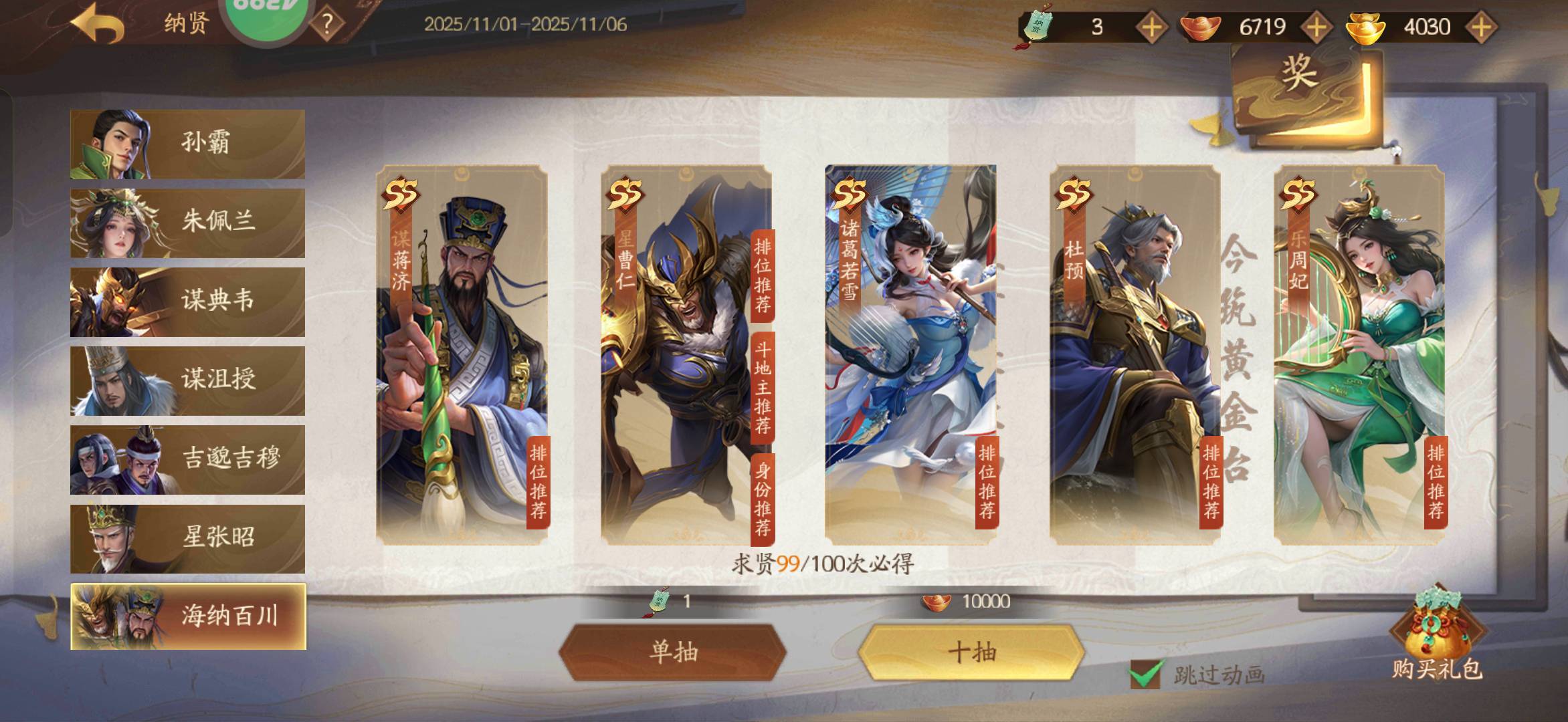The height and width of the screenshot is (722, 1568).
Task: Choose the 谋沮授 banner tab
Action: pos(187,380)
